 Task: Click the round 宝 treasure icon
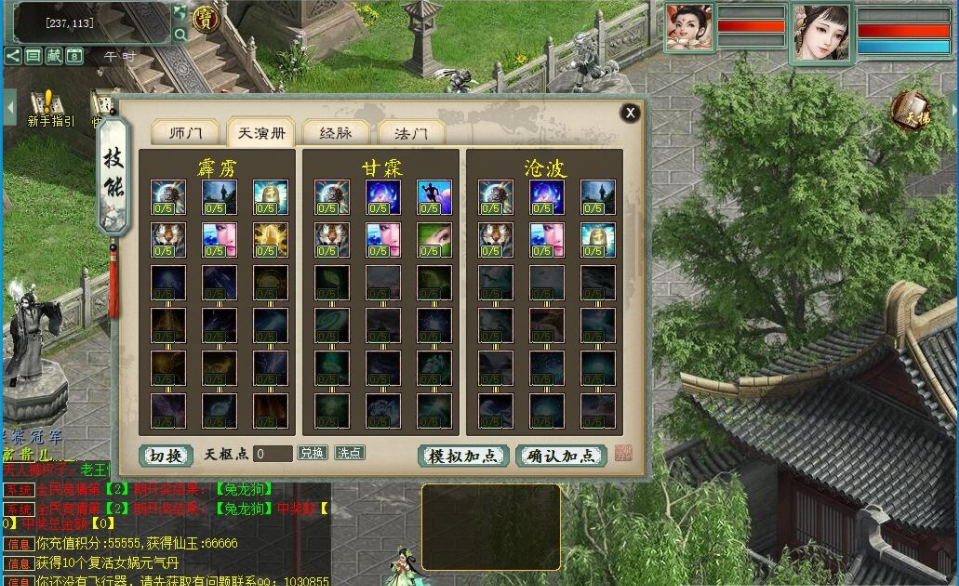pos(206,17)
